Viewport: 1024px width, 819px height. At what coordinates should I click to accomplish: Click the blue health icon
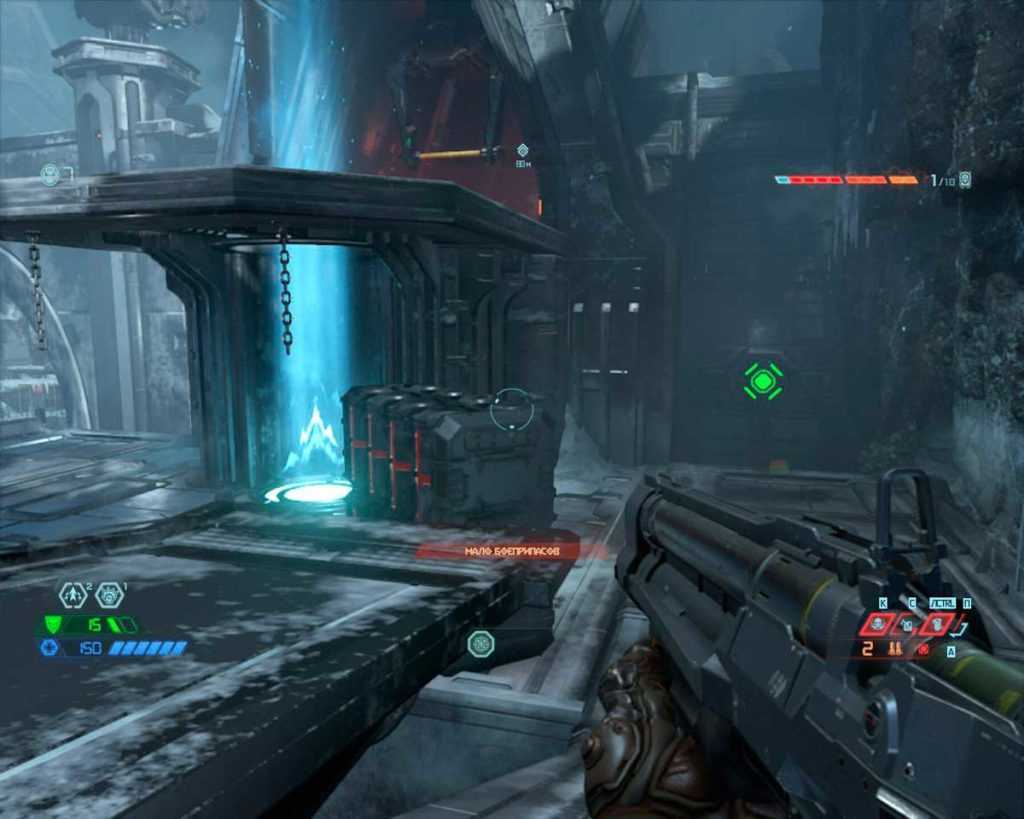[x=49, y=648]
